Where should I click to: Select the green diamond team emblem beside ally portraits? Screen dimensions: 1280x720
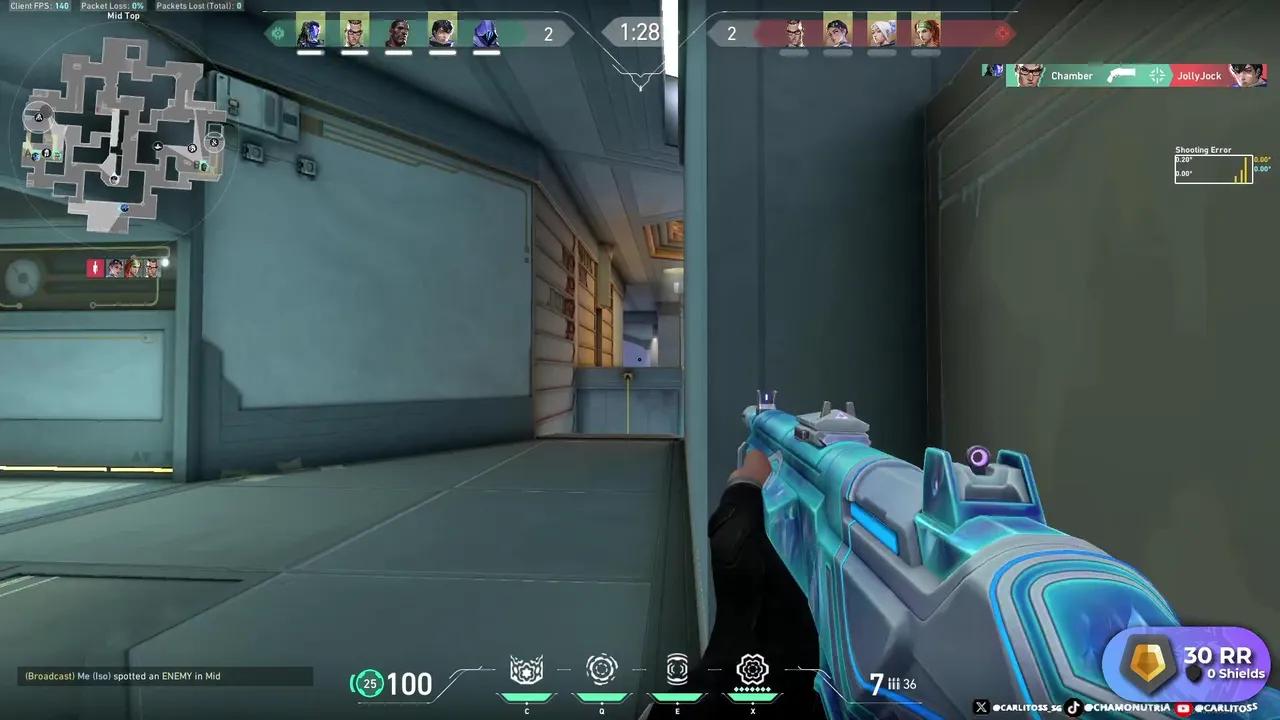pos(277,33)
